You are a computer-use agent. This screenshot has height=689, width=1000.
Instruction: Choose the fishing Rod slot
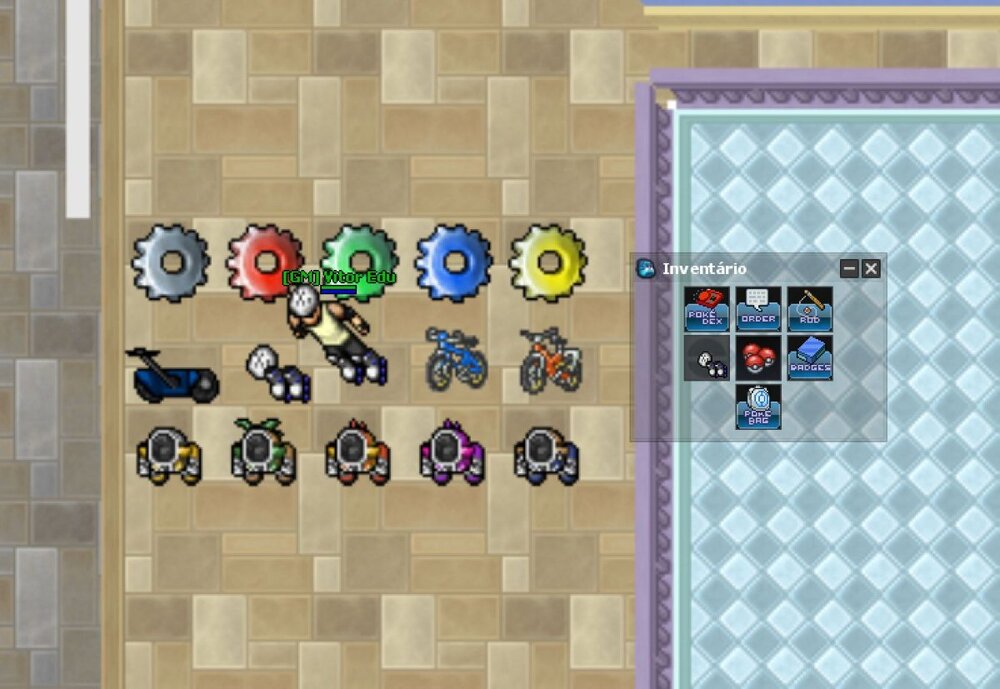809,309
